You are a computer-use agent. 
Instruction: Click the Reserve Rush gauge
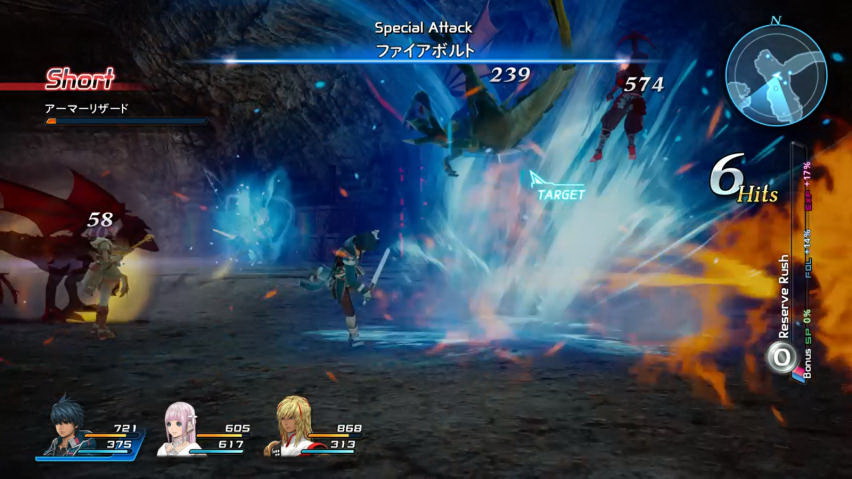[x=797, y=265]
